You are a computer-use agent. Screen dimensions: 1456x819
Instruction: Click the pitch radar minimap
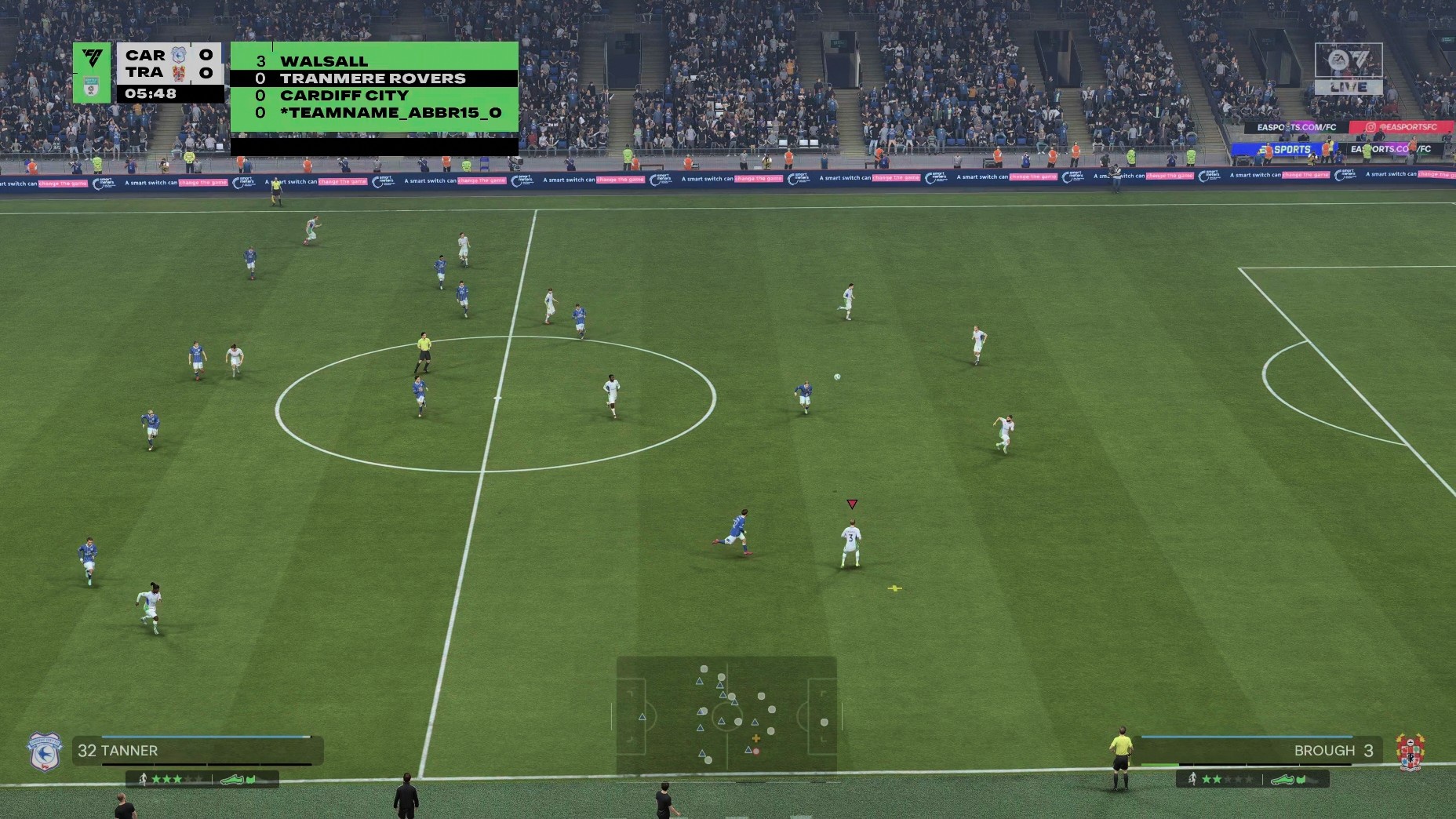coord(726,715)
